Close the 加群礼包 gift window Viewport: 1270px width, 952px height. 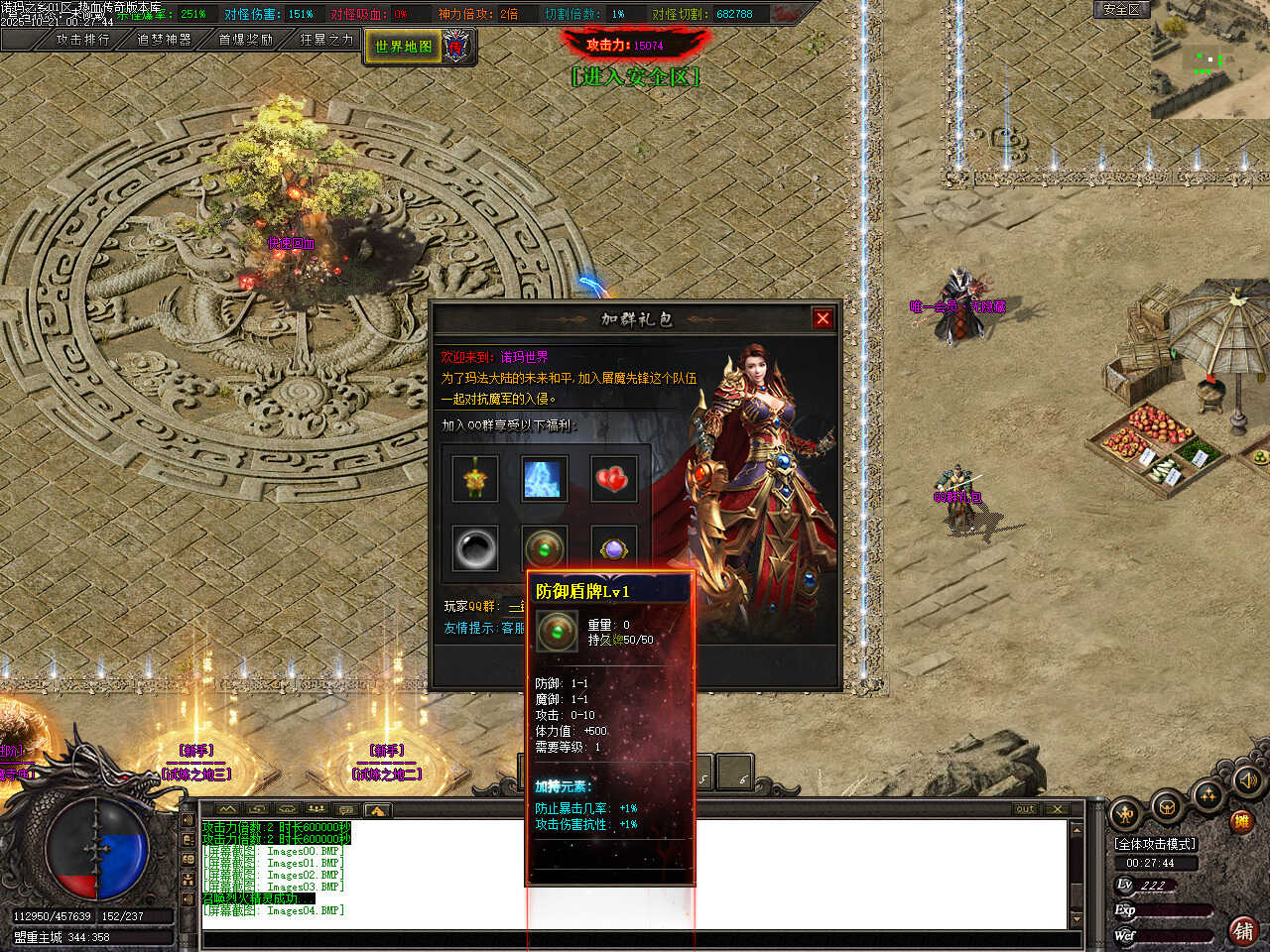click(823, 318)
